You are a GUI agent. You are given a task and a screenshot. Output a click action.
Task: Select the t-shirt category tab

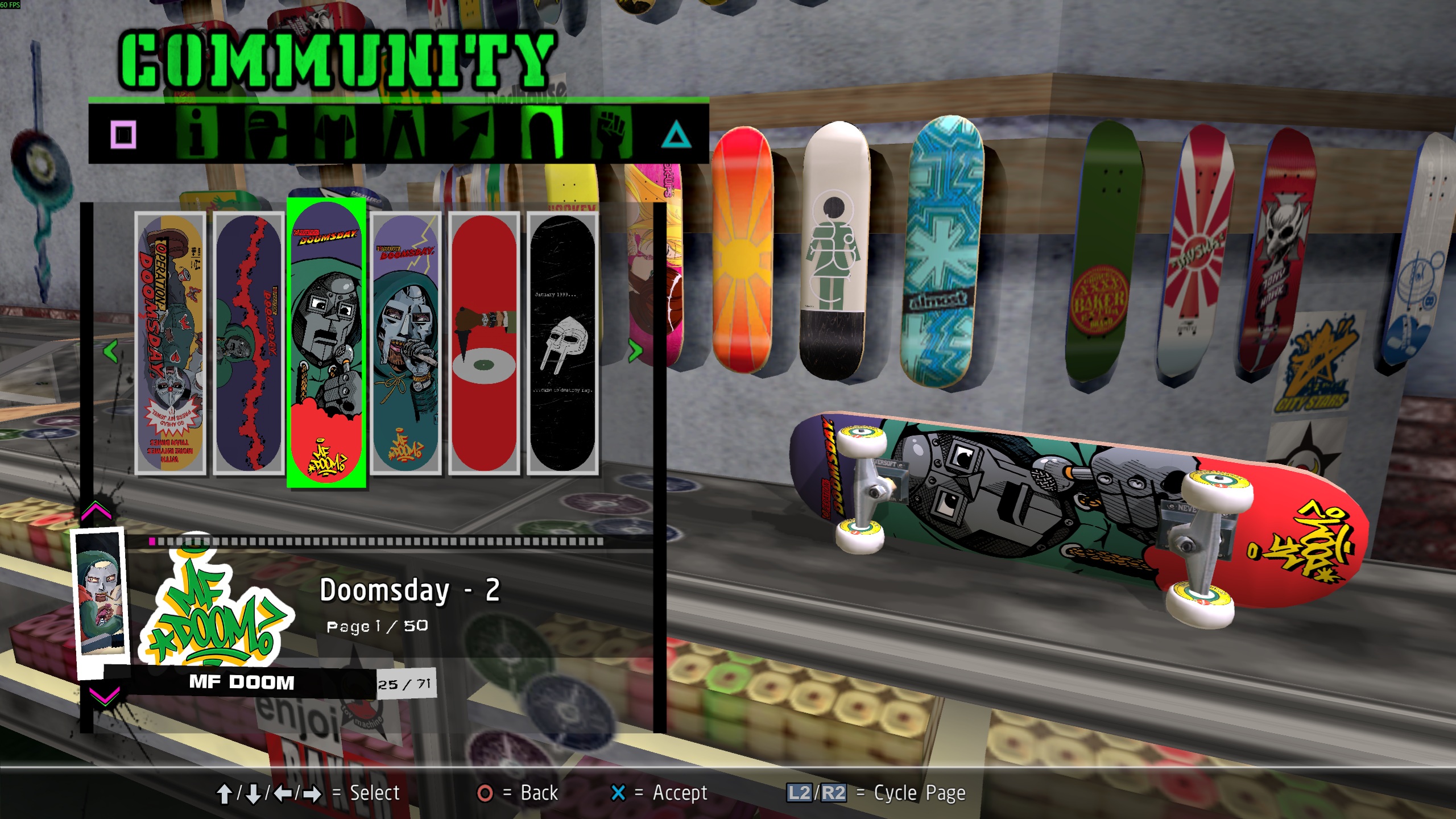pyautogui.click(x=336, y=134)
